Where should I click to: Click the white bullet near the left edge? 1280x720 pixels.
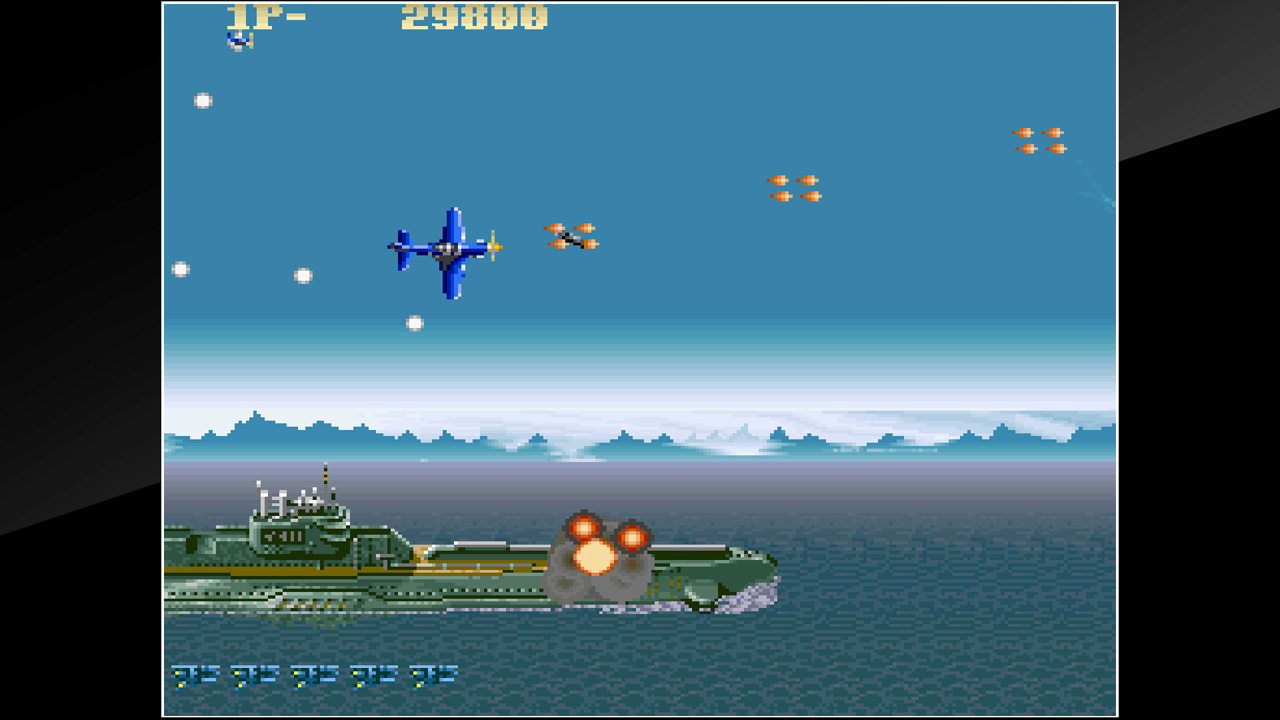pyautogui.click(x=181, y=267)
